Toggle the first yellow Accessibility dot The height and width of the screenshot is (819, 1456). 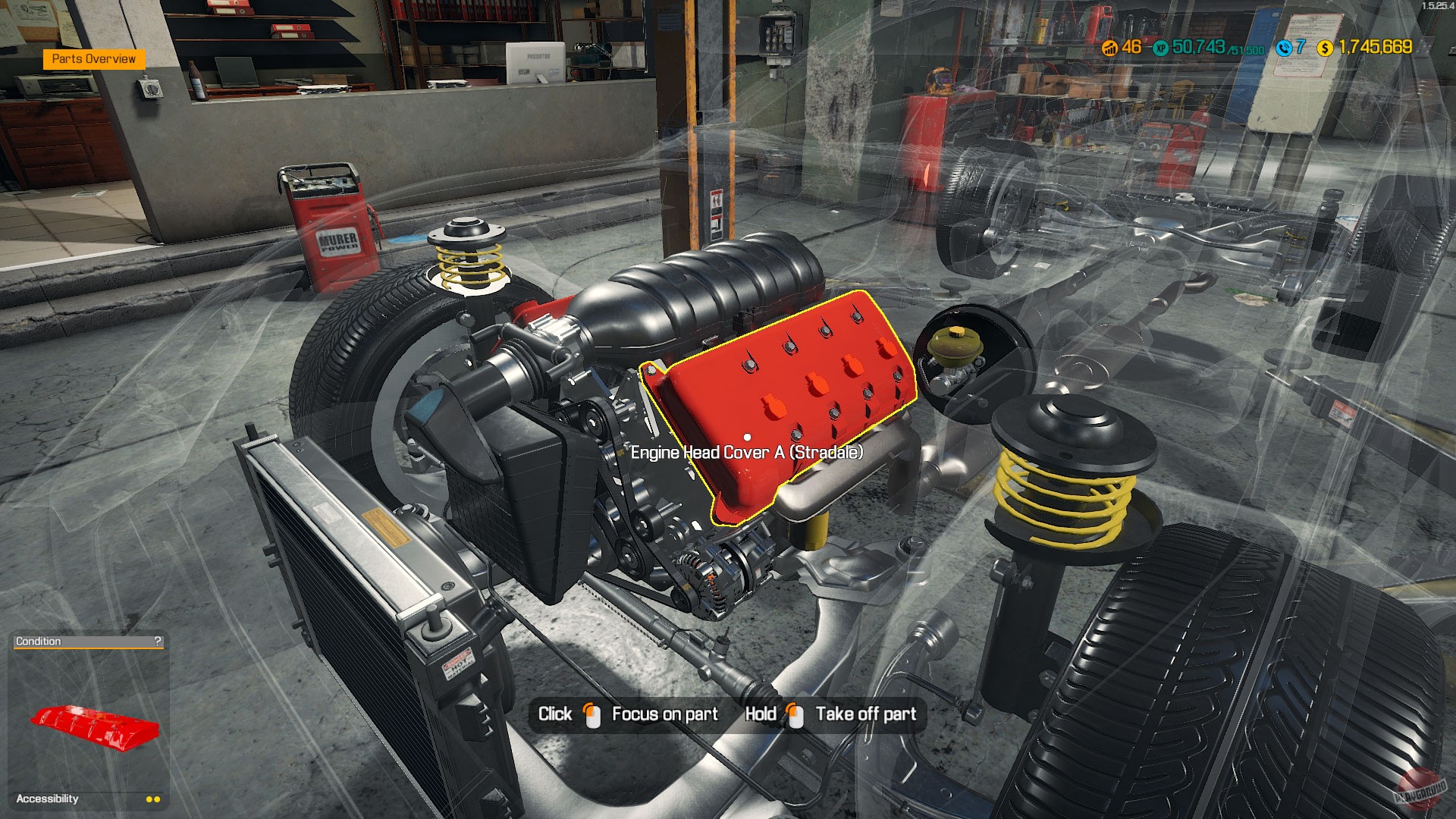point(149,799)
